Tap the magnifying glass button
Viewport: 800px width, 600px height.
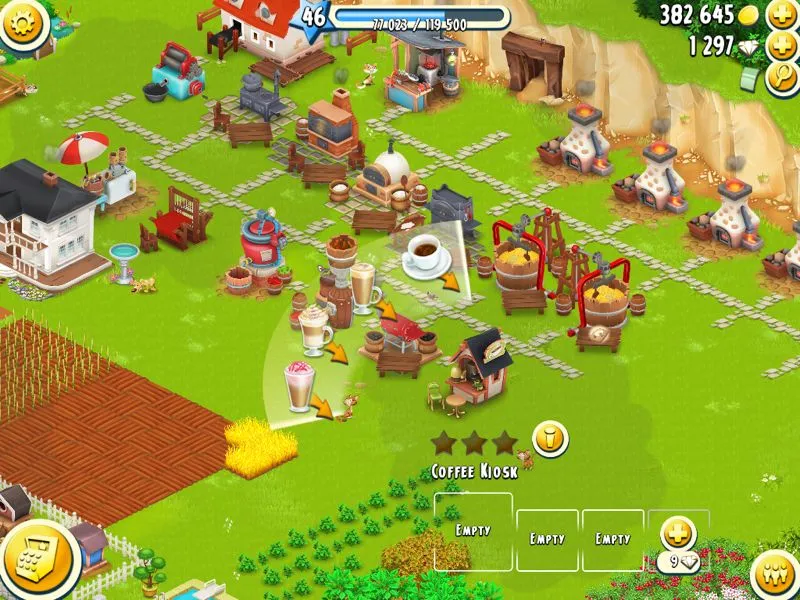click(781, 77)
